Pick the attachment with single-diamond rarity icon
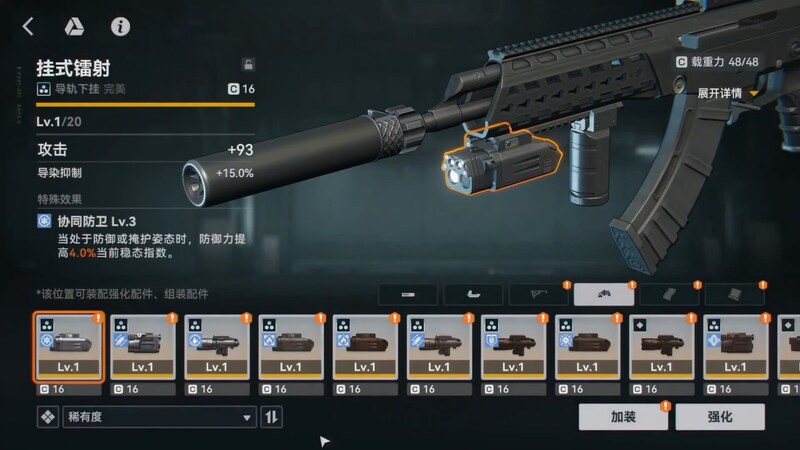The image size is (800, 450). [x=661, y=347]
